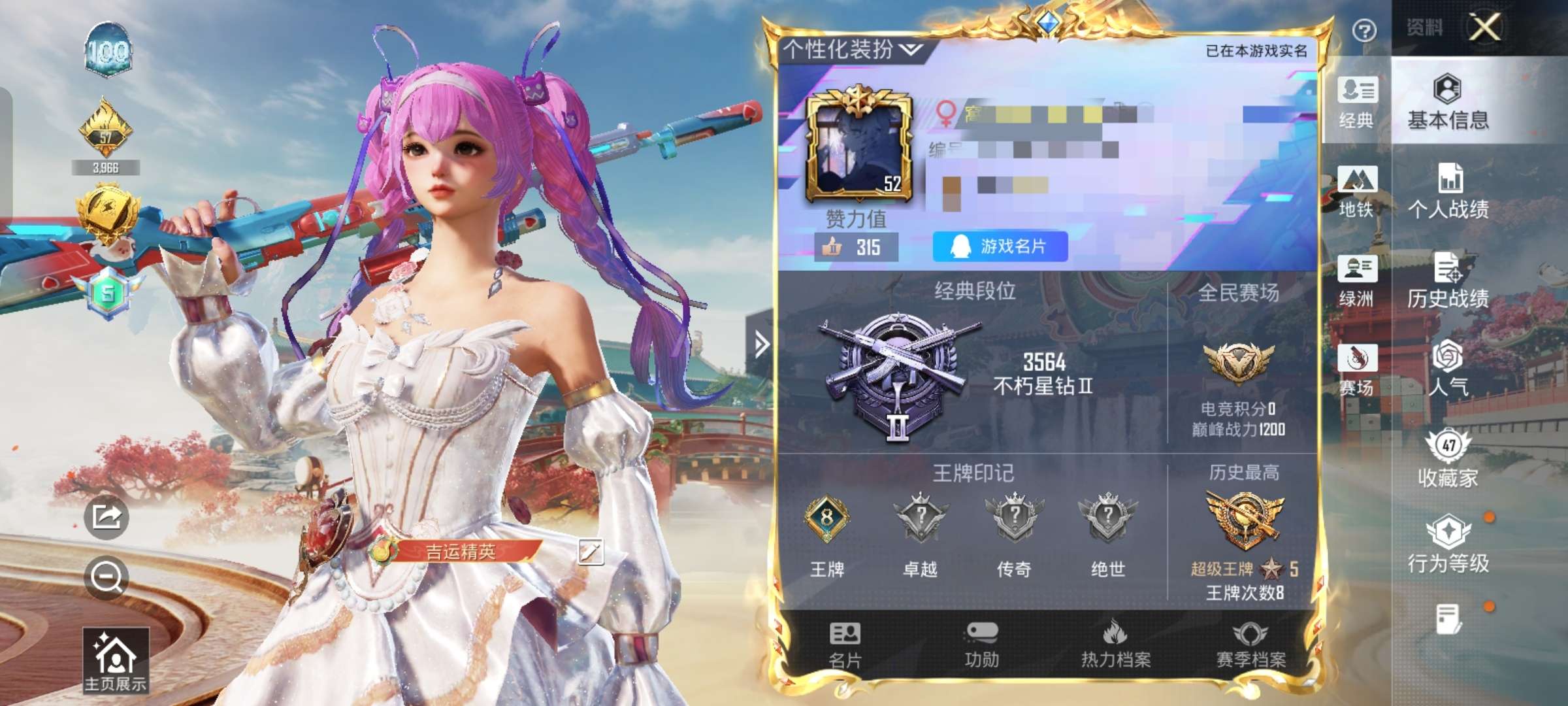Show the 热力档案 heat archive
The height and width of the screenshot is (706, 1568).
[x=1116, y=645]
